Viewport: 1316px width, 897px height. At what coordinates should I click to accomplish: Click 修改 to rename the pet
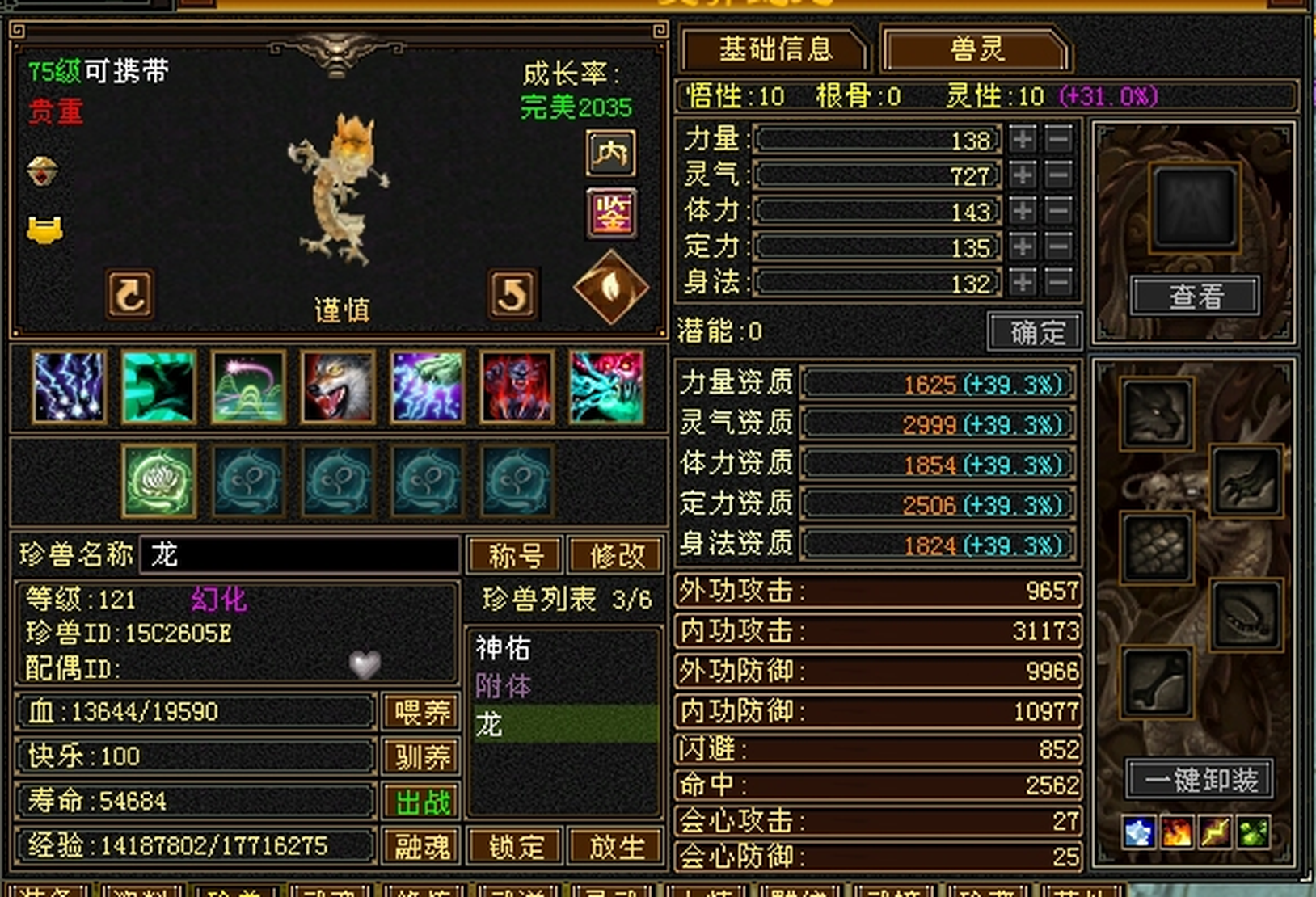coord(616,555)
